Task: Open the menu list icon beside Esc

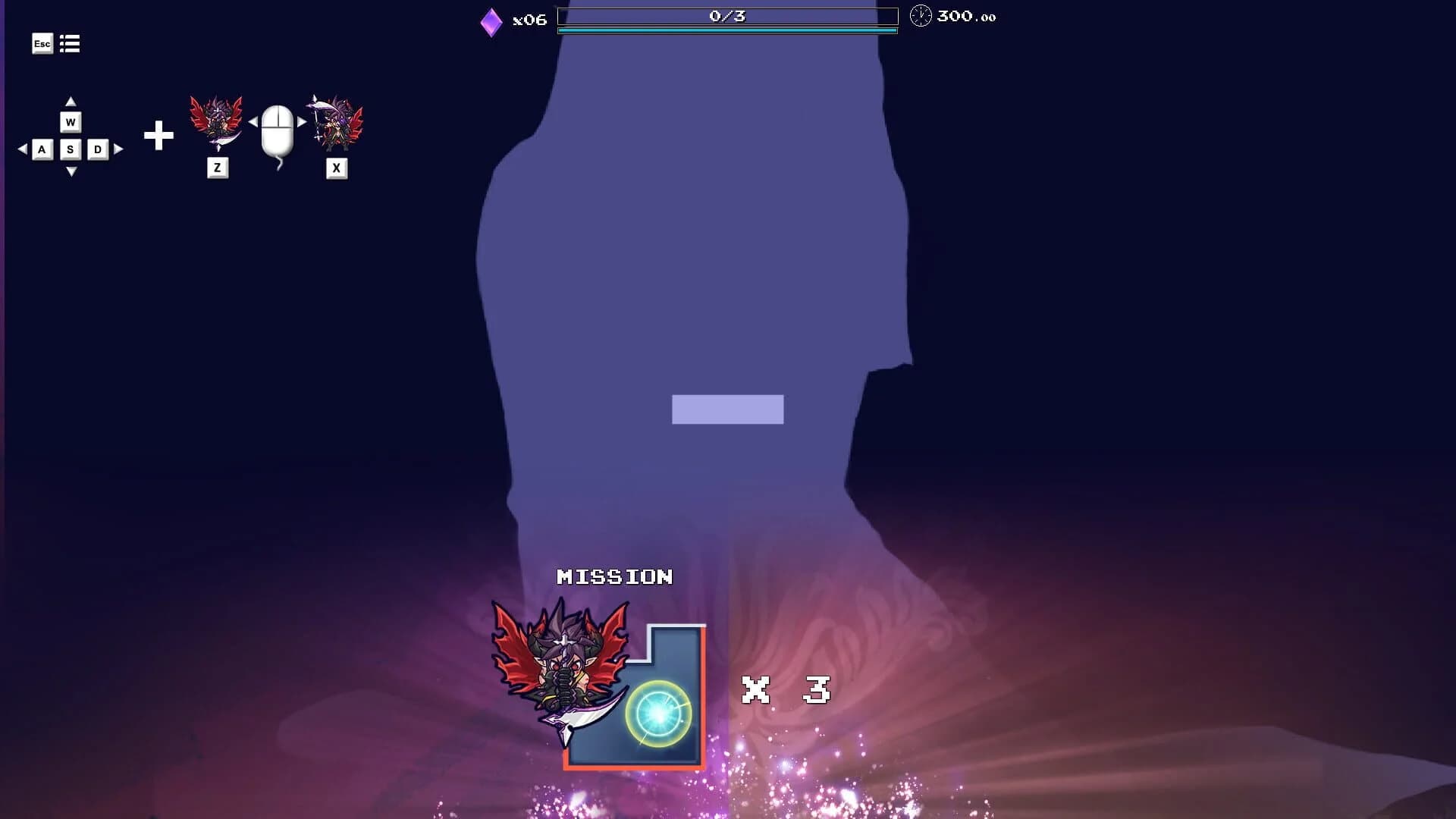Action: (70, 44)
